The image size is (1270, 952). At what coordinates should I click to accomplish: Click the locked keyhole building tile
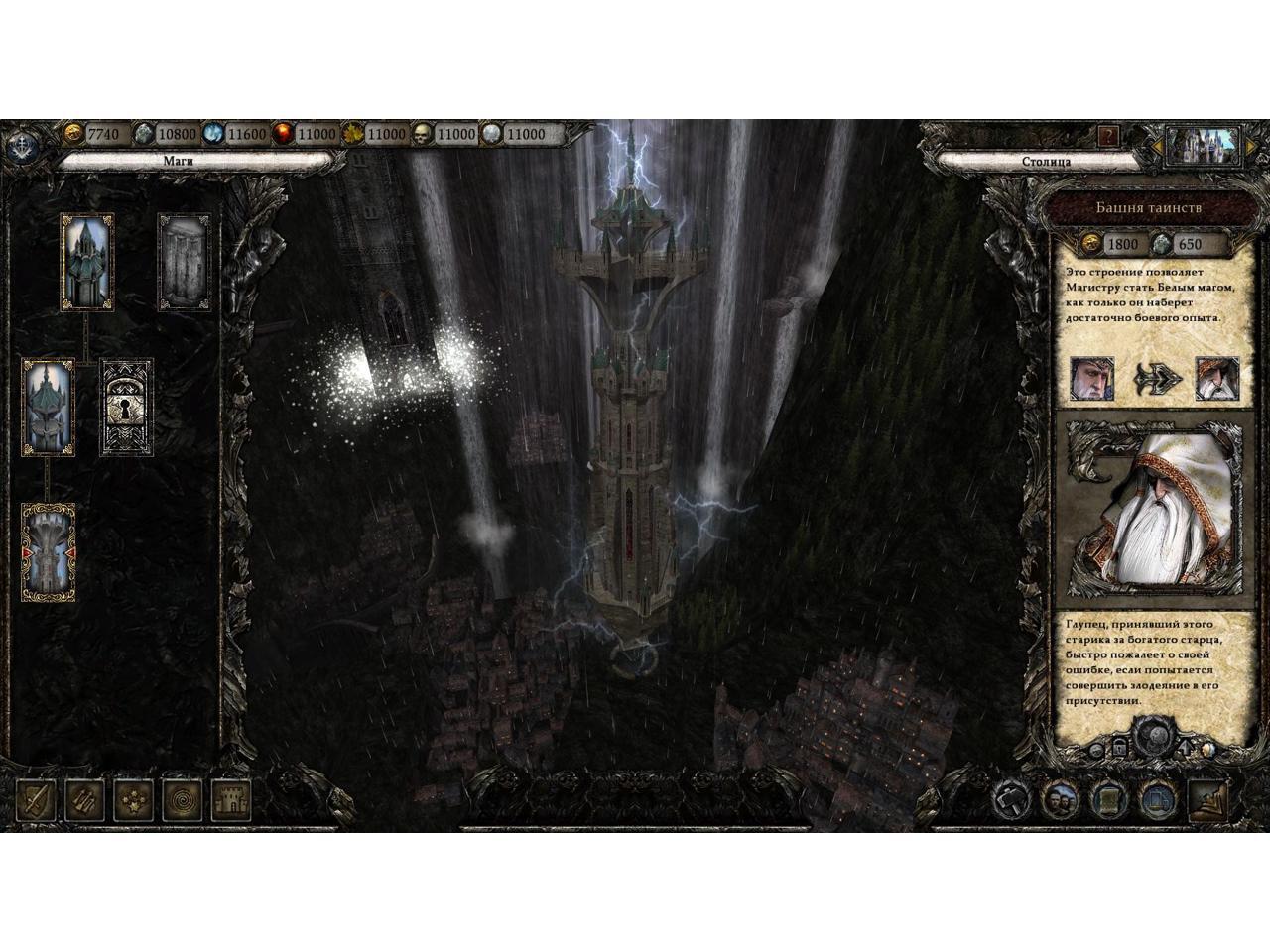pyautogui.click(x=126, y=408)
